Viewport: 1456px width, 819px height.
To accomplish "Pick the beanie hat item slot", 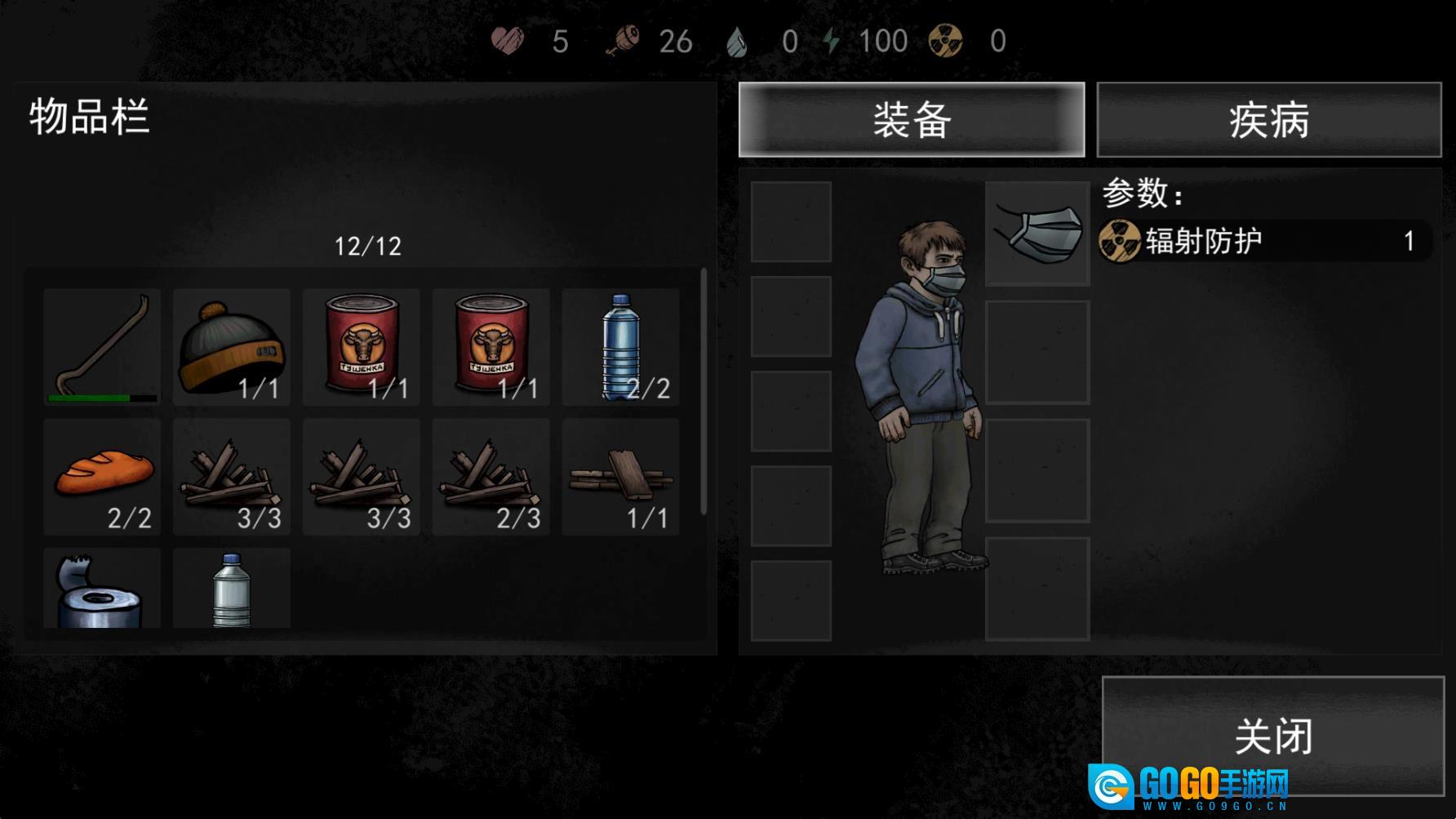I will click(232, 346).
